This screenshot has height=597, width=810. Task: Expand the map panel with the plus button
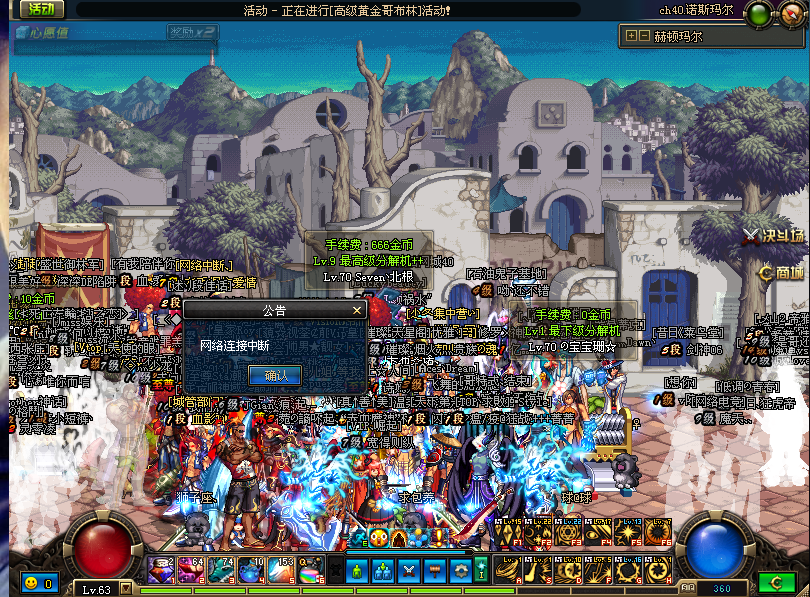point(631,36)
